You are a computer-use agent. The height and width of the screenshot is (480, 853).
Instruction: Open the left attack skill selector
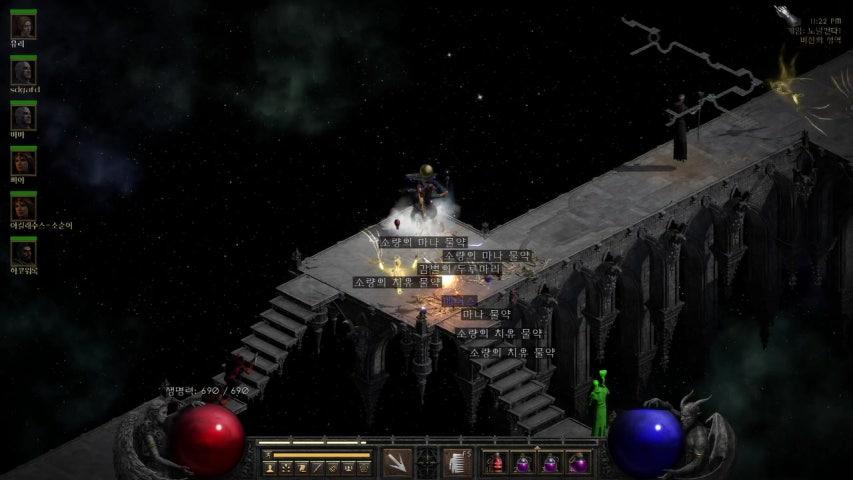[396, 463]
